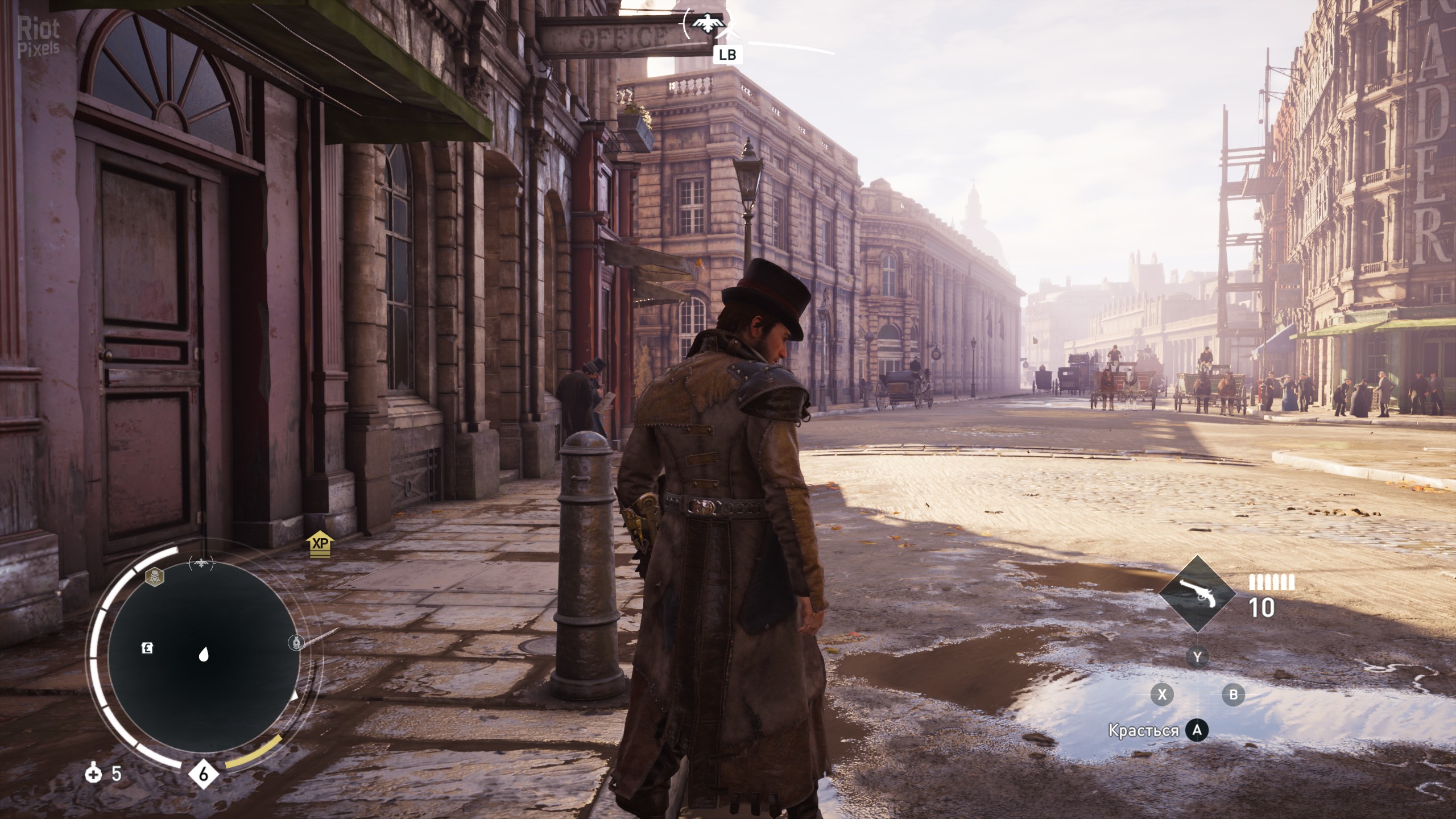
Task: Click the eagle icon above the minimap
Action: [201, 564]
